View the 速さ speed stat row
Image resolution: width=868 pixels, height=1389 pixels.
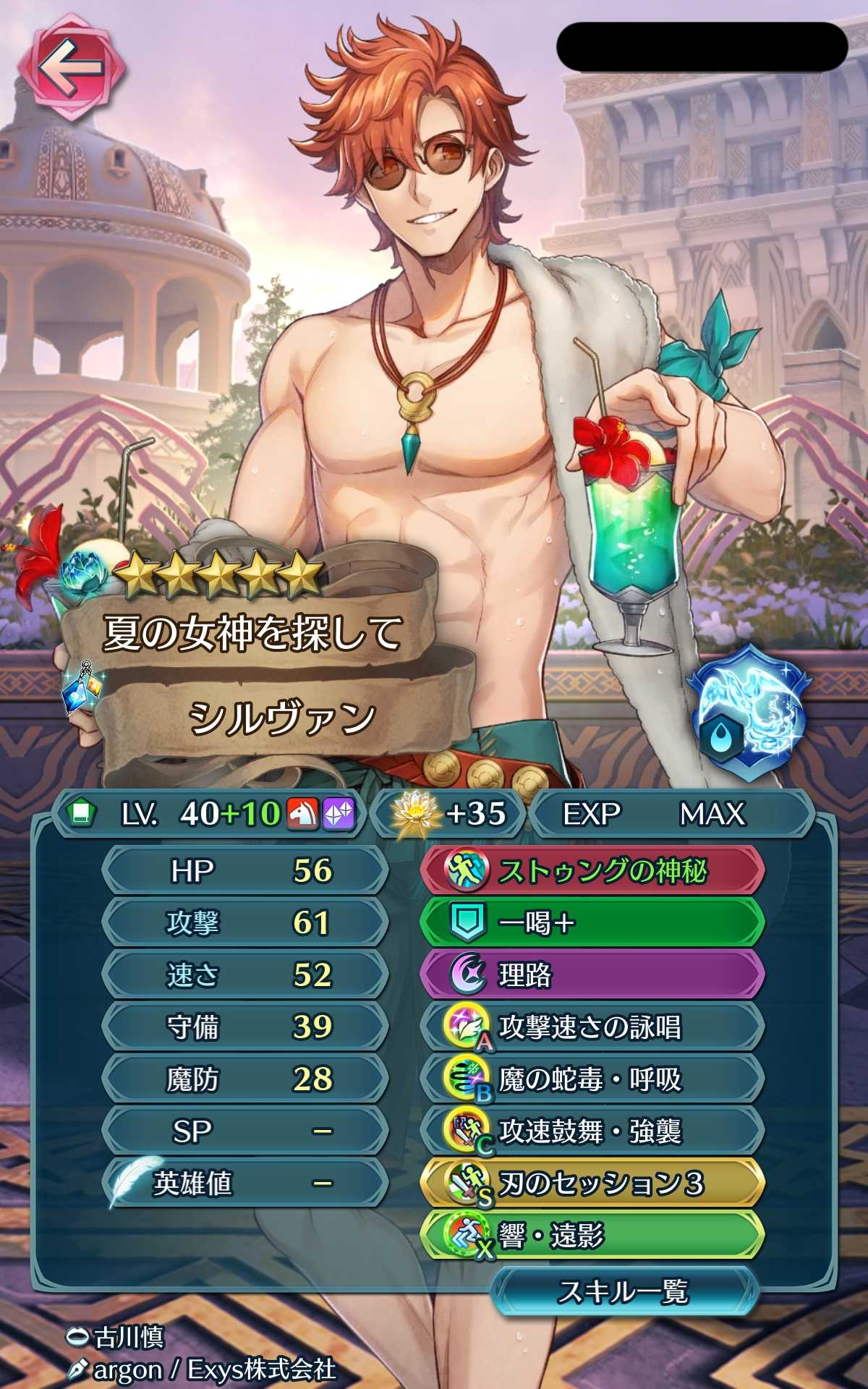click(x=244, y=974)
